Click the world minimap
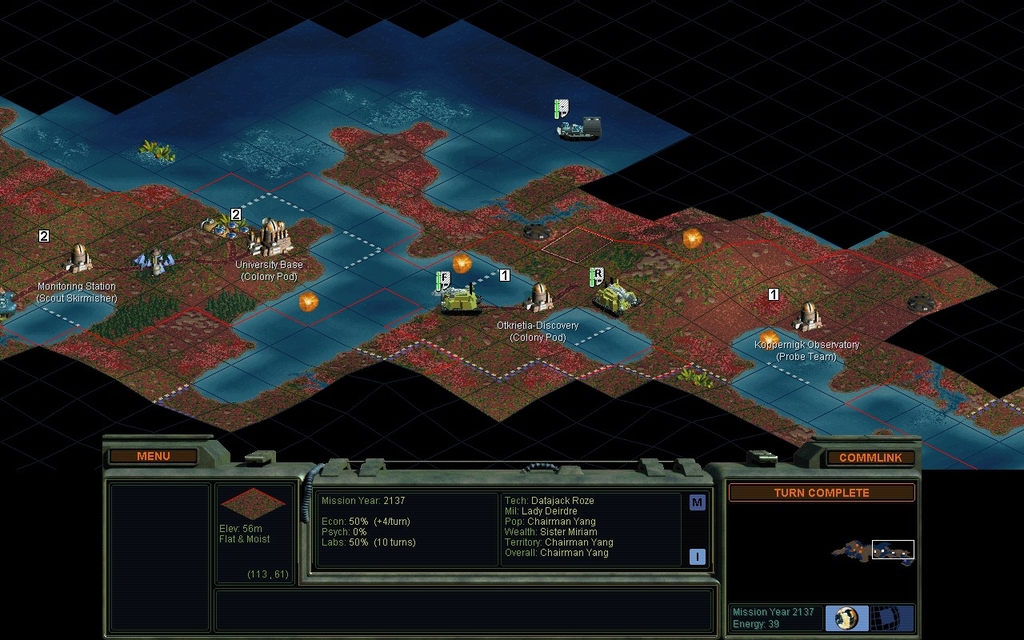 coord(872,551)
